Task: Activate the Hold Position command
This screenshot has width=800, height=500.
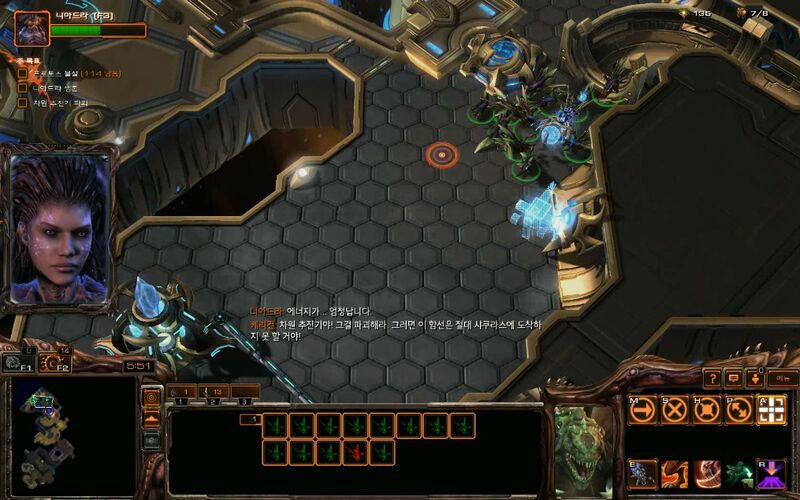Action: click(x=708, y=409)
